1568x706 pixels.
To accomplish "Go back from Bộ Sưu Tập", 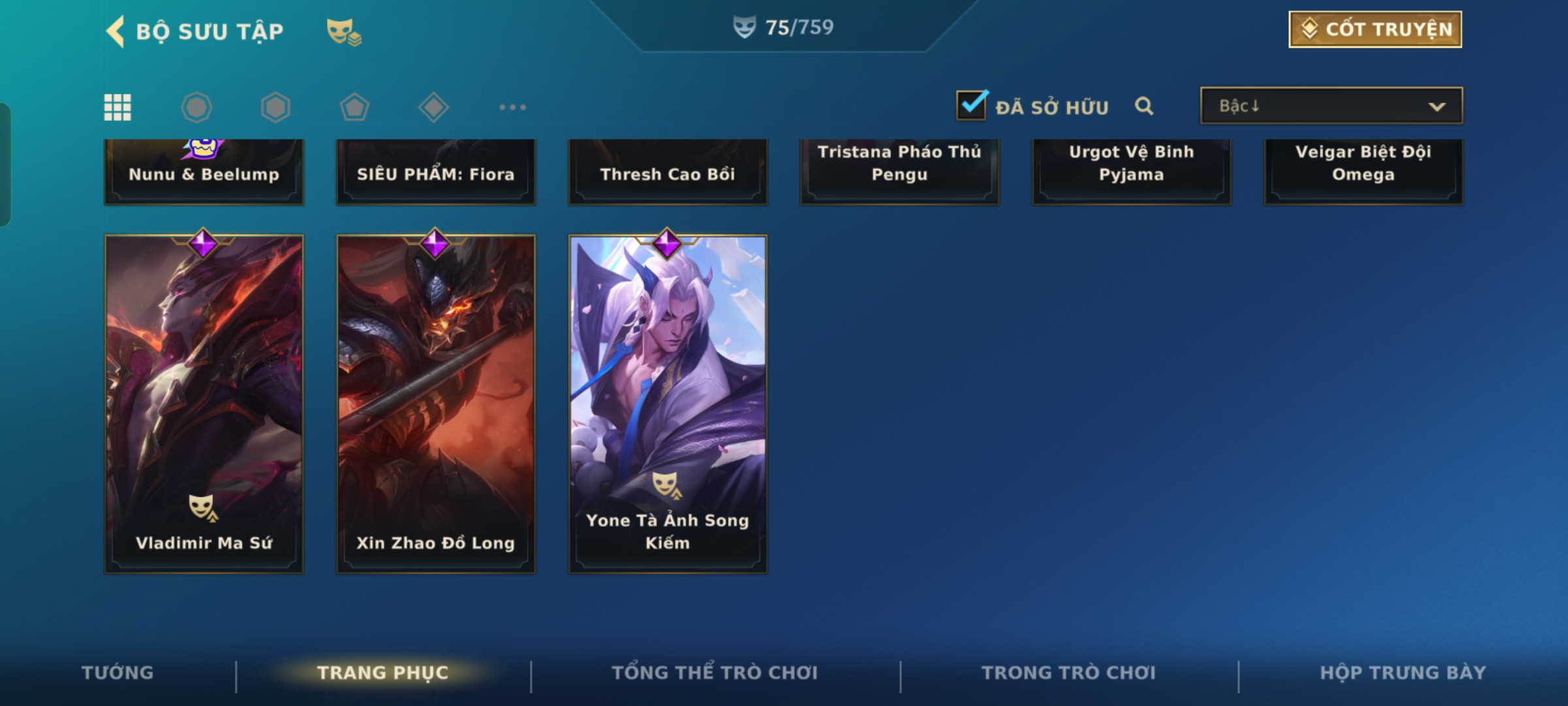I will [116, 31].
